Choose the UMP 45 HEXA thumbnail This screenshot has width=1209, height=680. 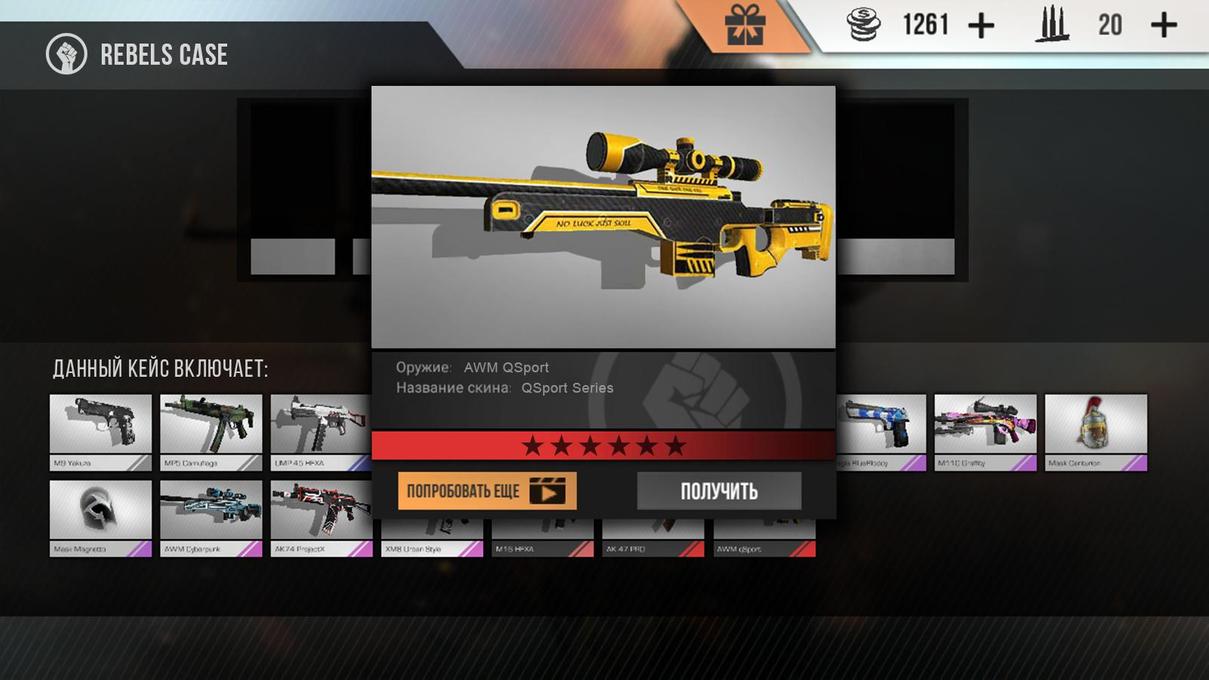coord(320,426)
